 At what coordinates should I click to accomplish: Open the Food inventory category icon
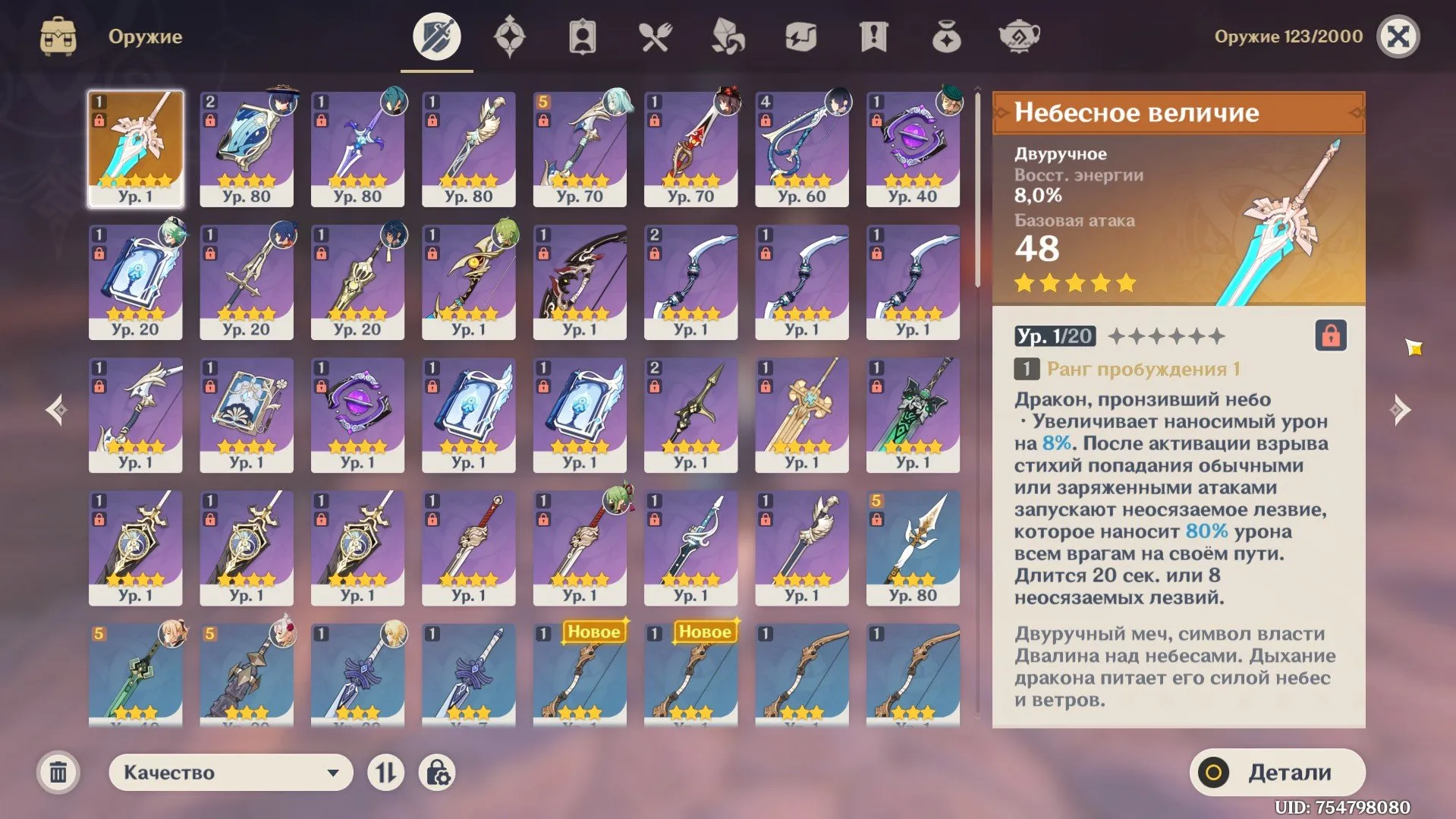656,35
